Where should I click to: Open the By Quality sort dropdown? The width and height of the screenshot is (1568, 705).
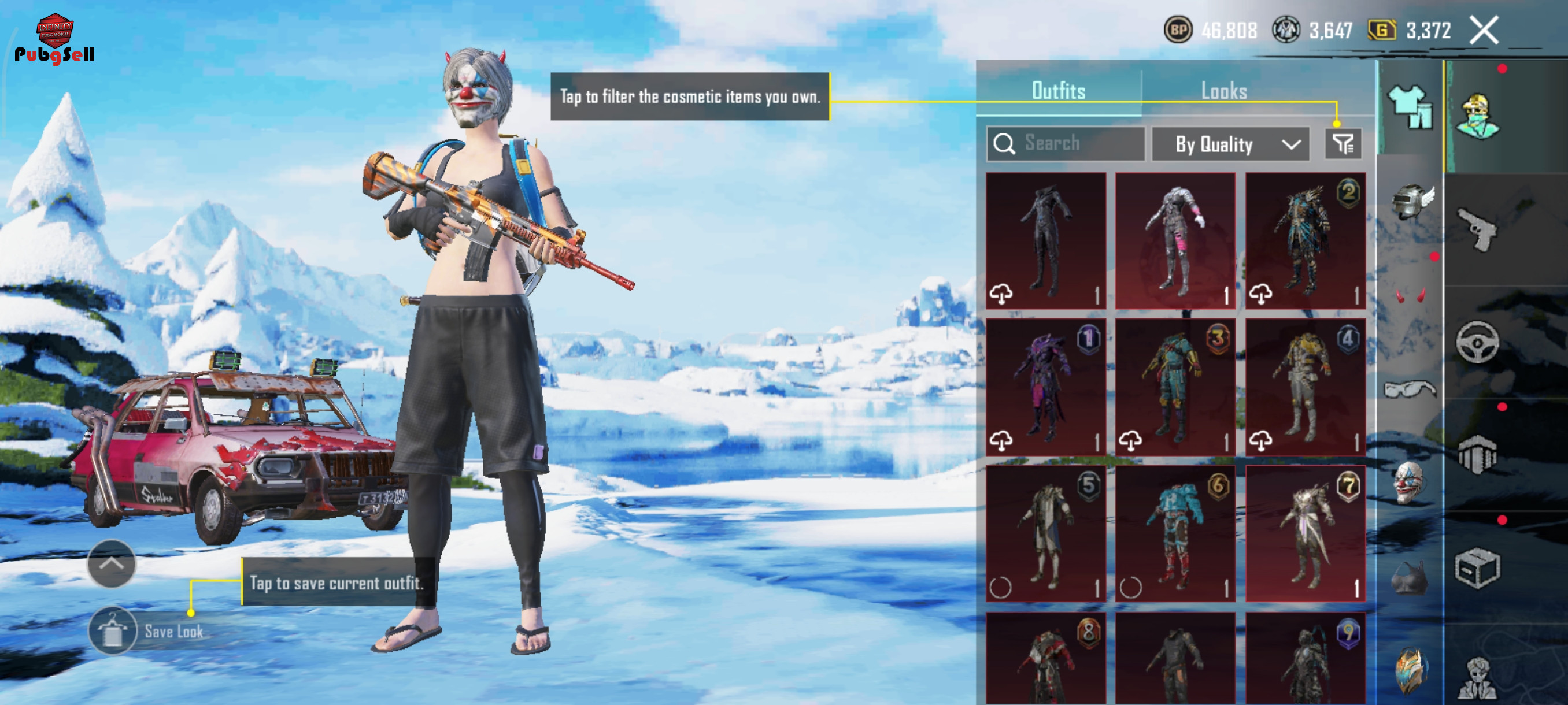[1230, 144]
